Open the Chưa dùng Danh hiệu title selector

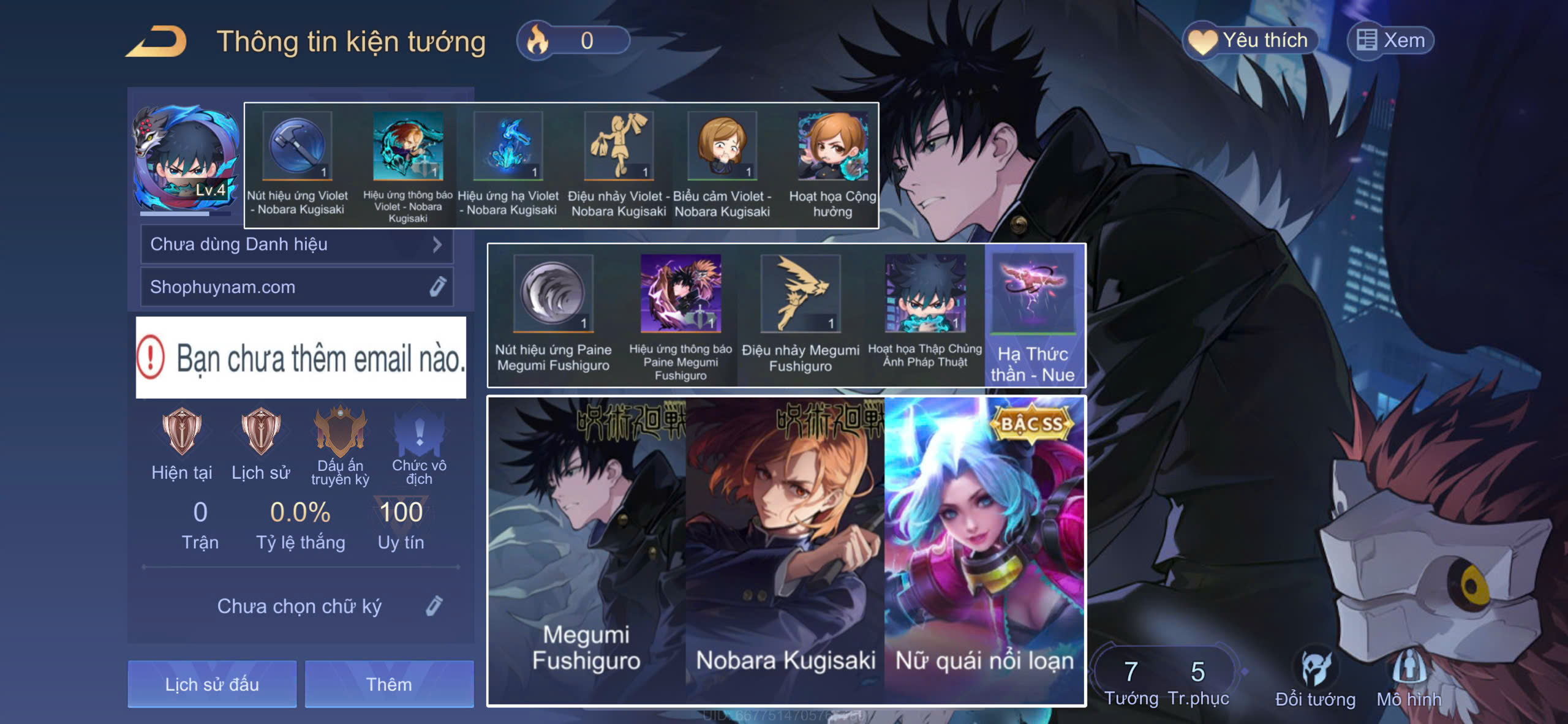pos(296,244)
